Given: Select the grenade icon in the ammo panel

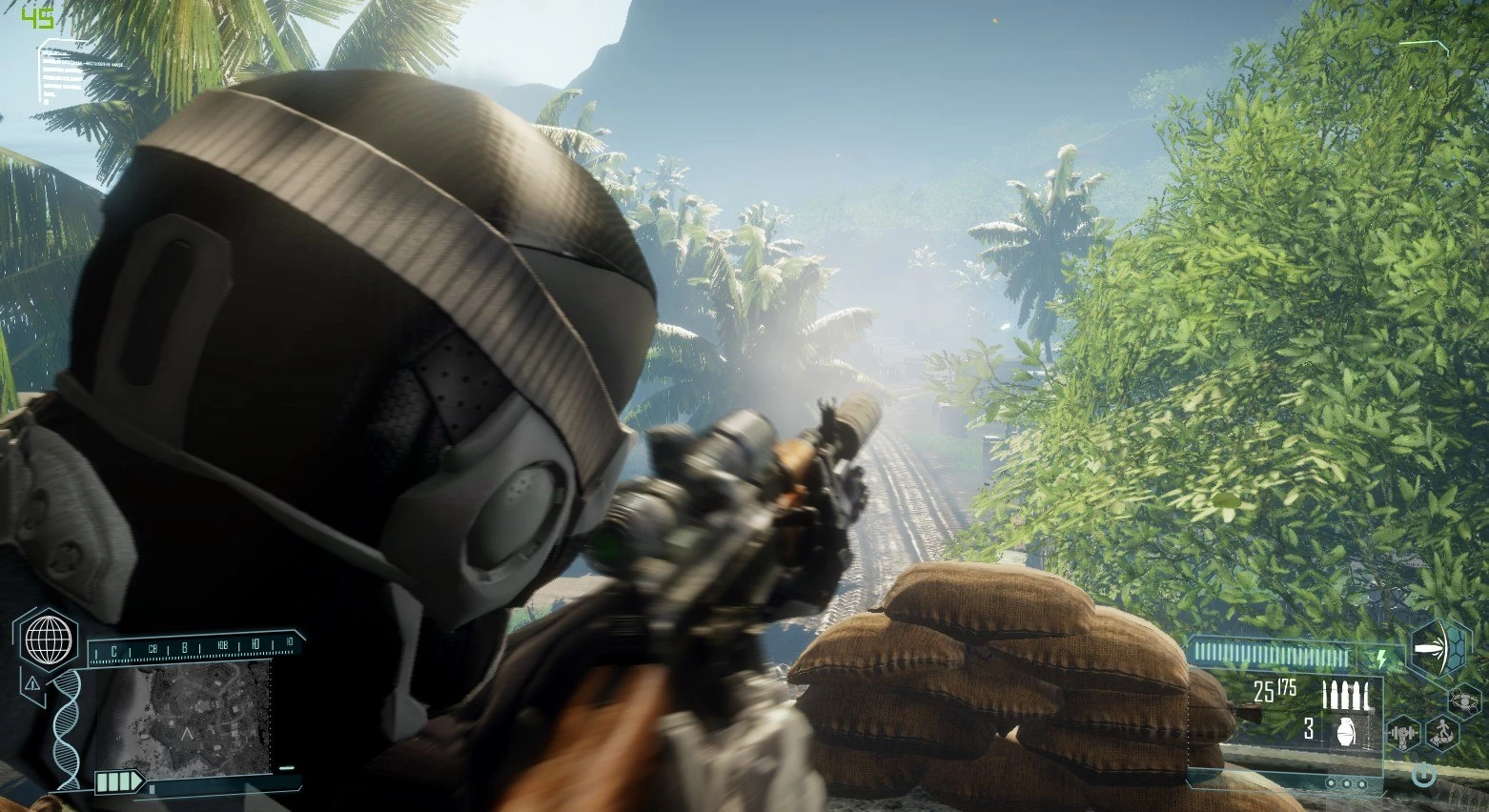Looking at the screenshot, I should coord(1344,731).
